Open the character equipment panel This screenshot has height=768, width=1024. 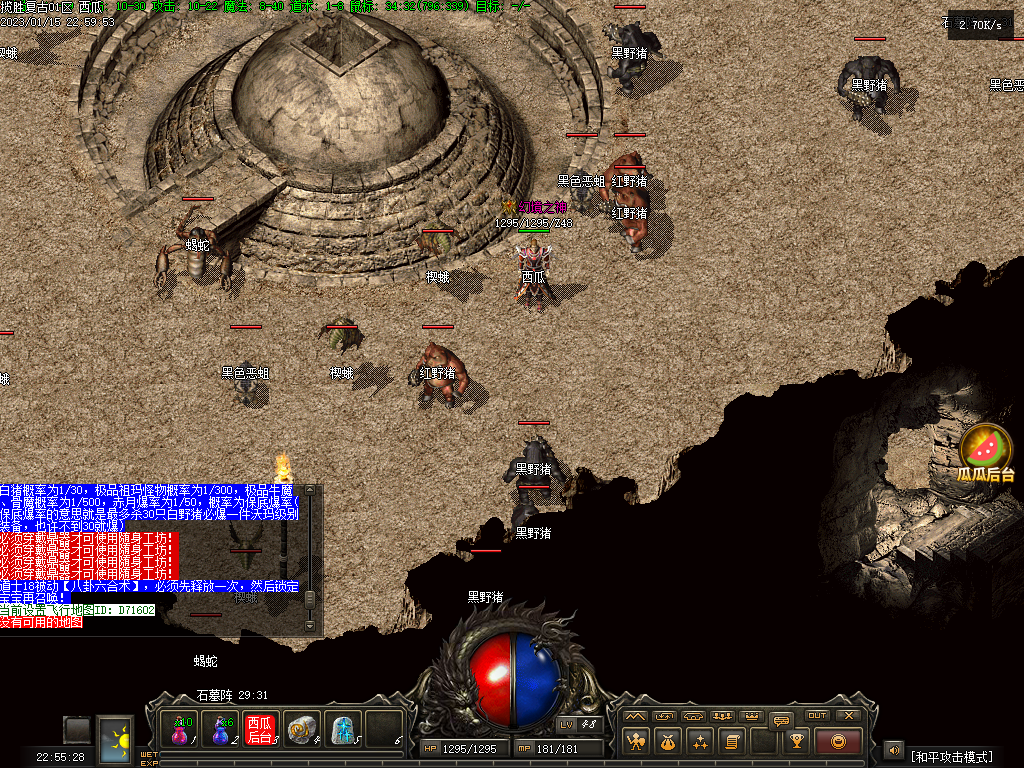pyautogui.click(x=637, y=741)
